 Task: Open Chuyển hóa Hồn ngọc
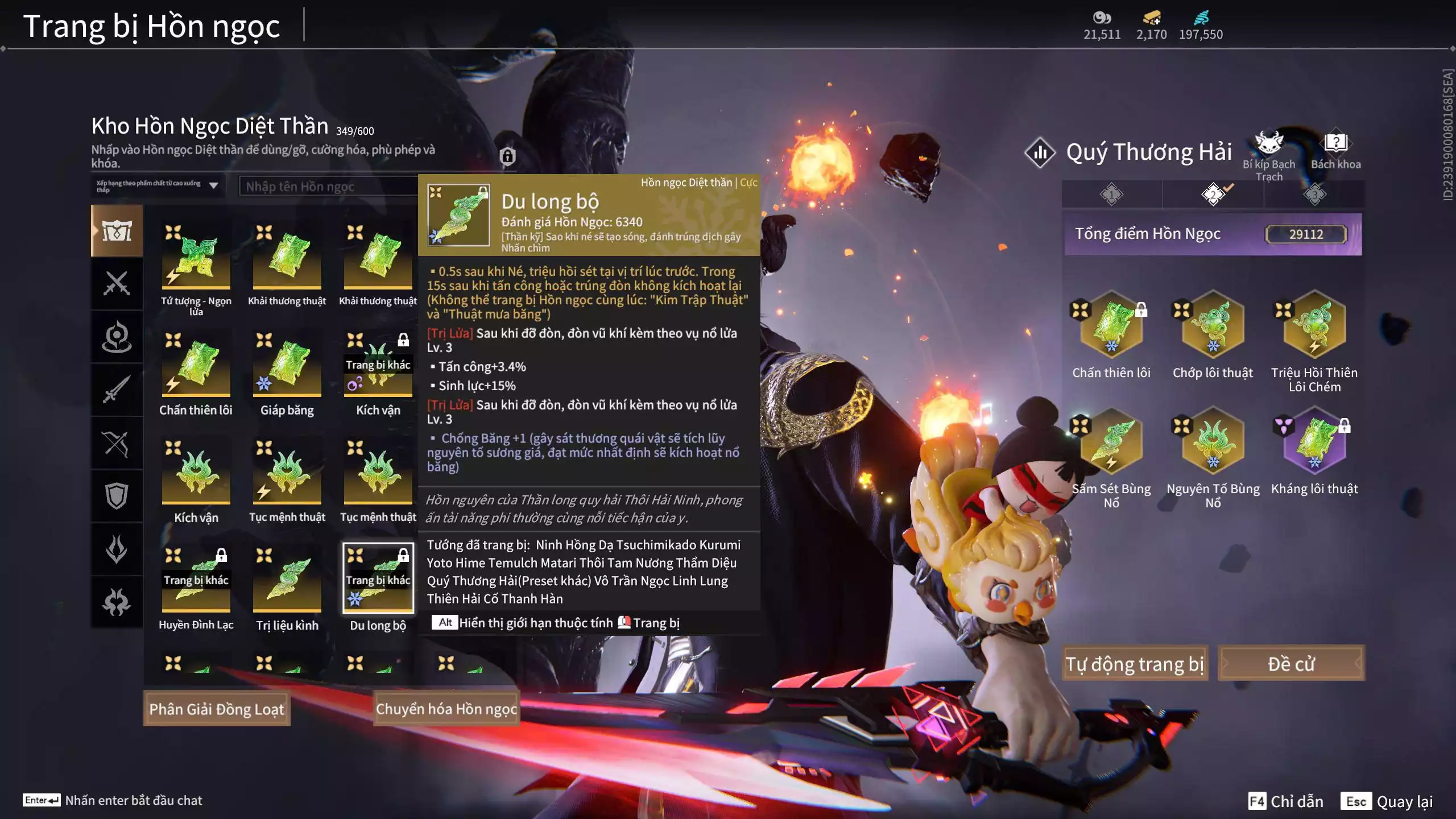tap(446, 709)
